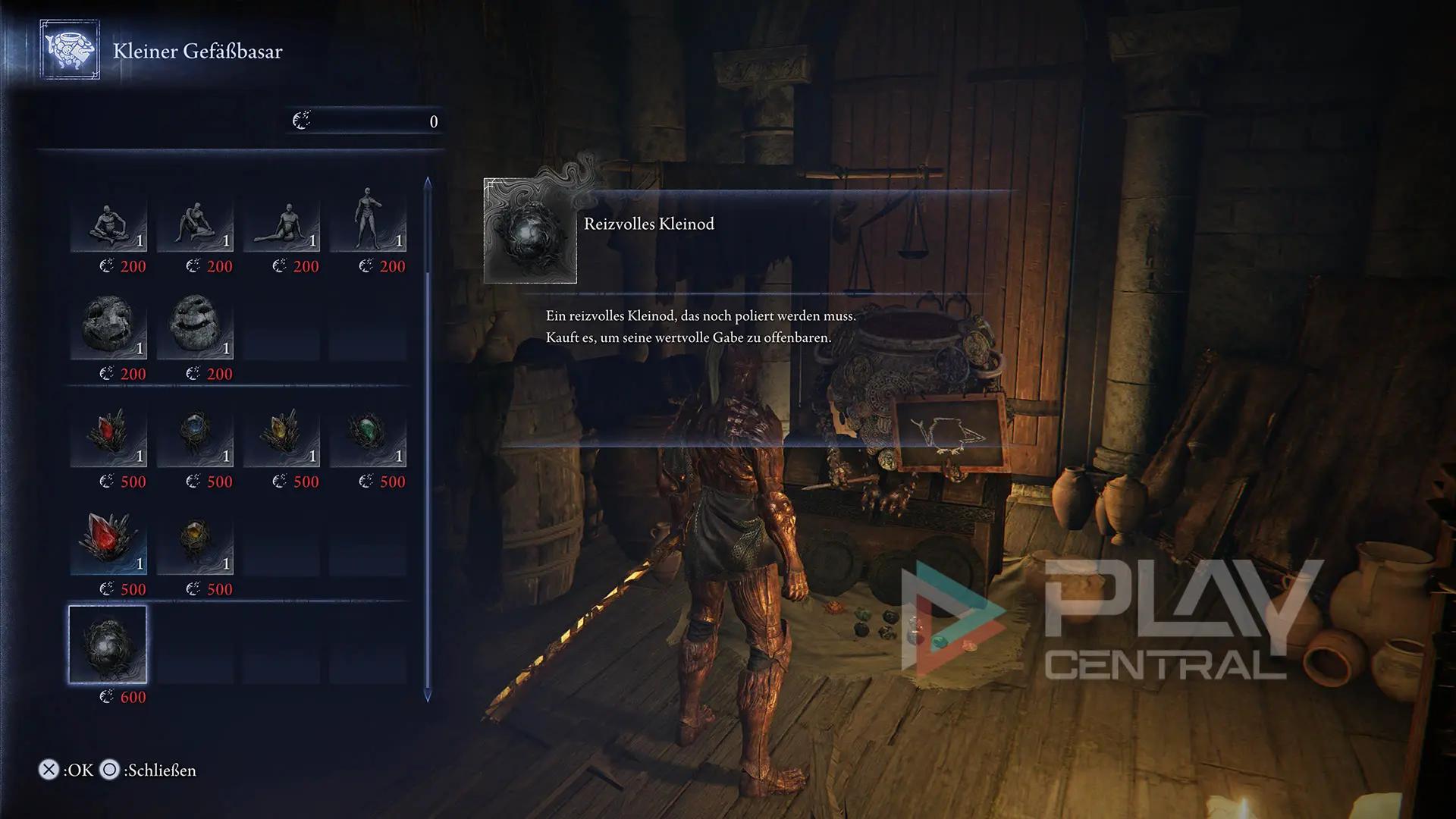Choose the blue gem relic
Screen dimensions: 1456x819
tap(195, 435)
